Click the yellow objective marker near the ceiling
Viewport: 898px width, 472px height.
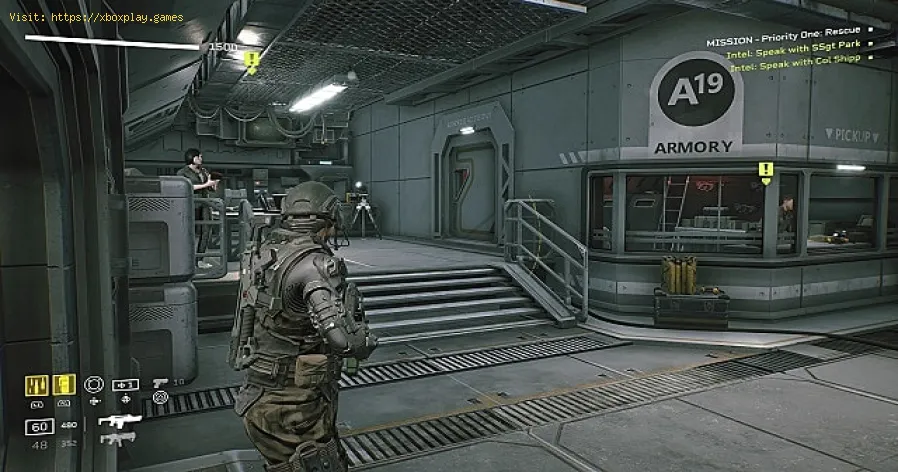click(251, 60)
